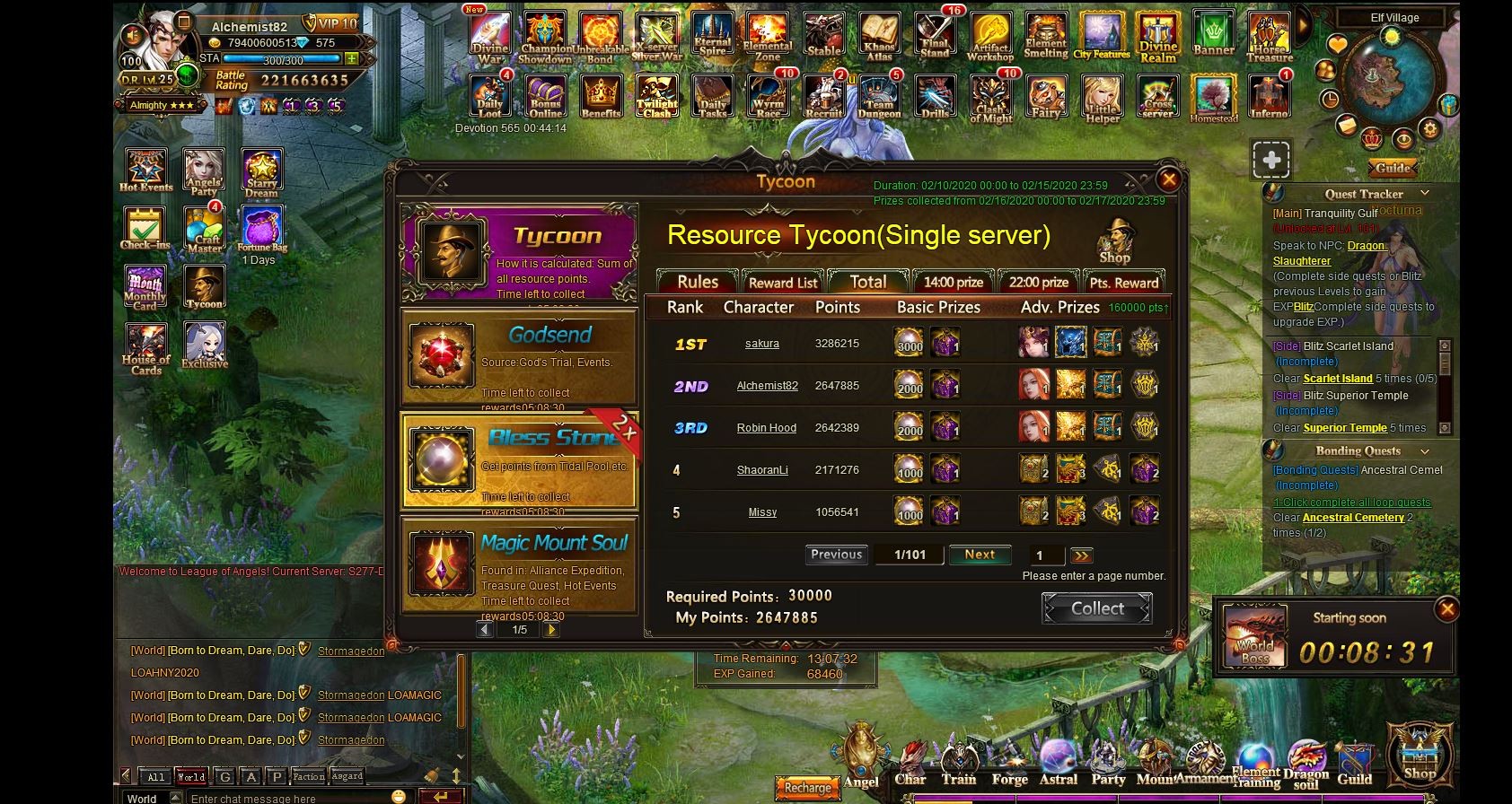Click the page number input field

pyautogui.click(x=1043, y=555)
